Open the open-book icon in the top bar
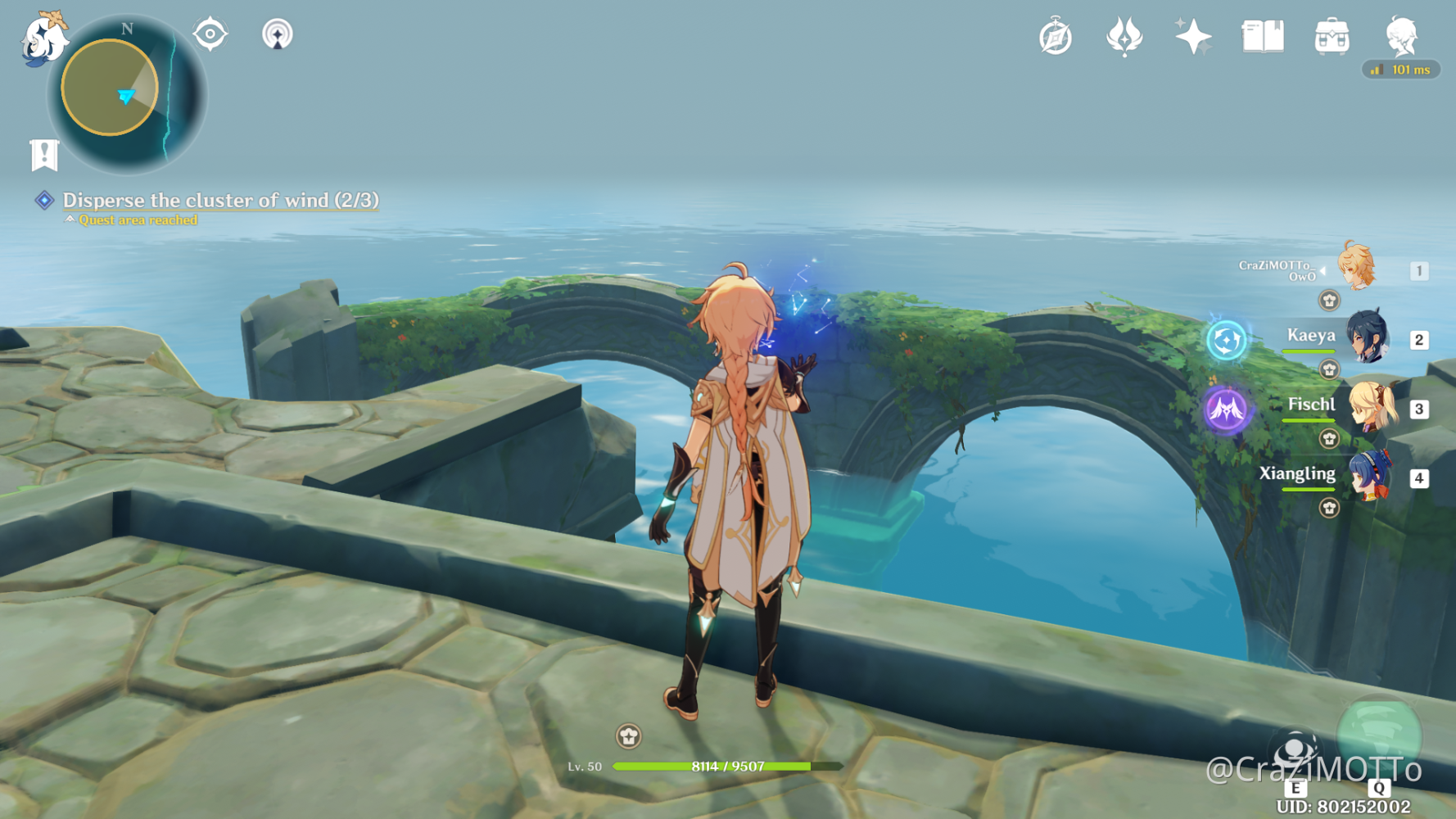Image resolution: width=1456 pixels, height=819 pixels. point(1263,37)
